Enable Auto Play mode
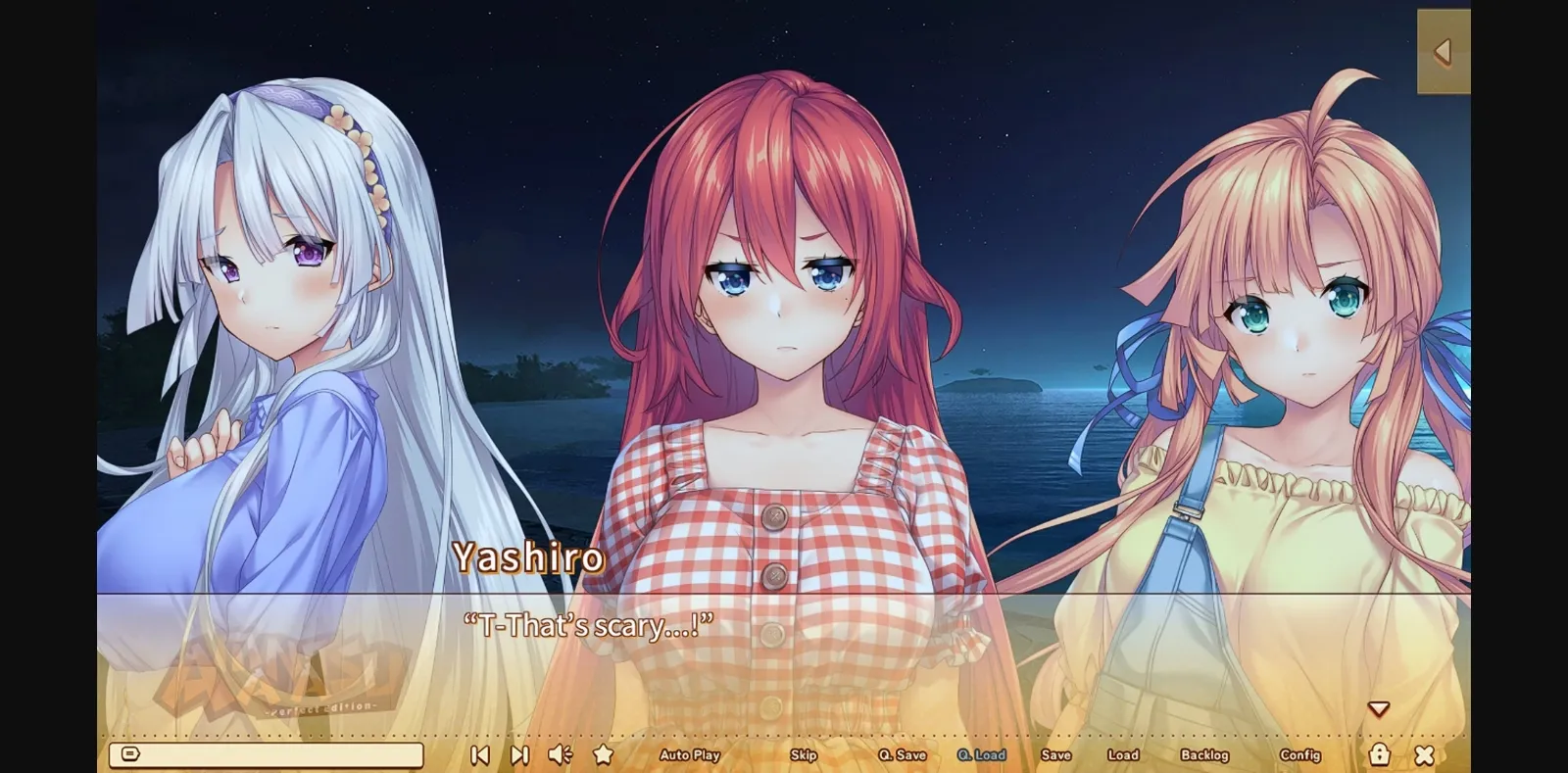This screenshot has height=773, width=1568. pyautogui.click(x=691, y=754)
